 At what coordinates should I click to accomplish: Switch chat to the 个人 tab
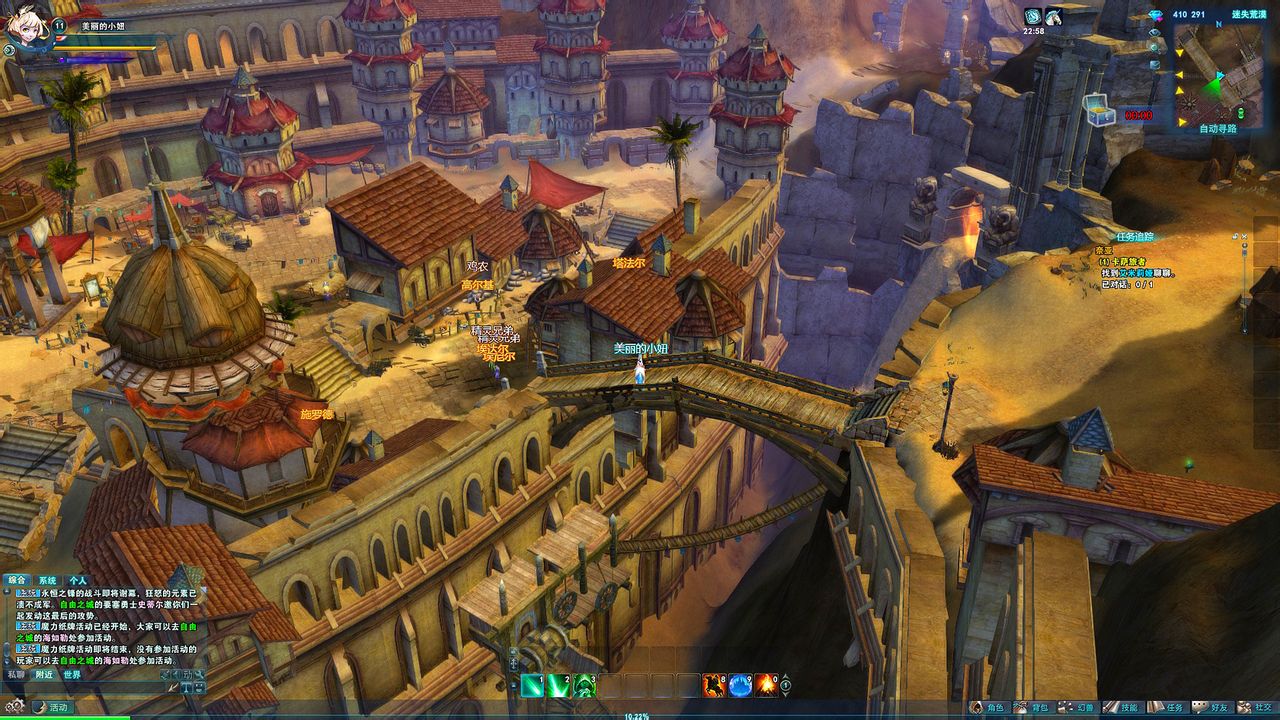pos(78,580)
